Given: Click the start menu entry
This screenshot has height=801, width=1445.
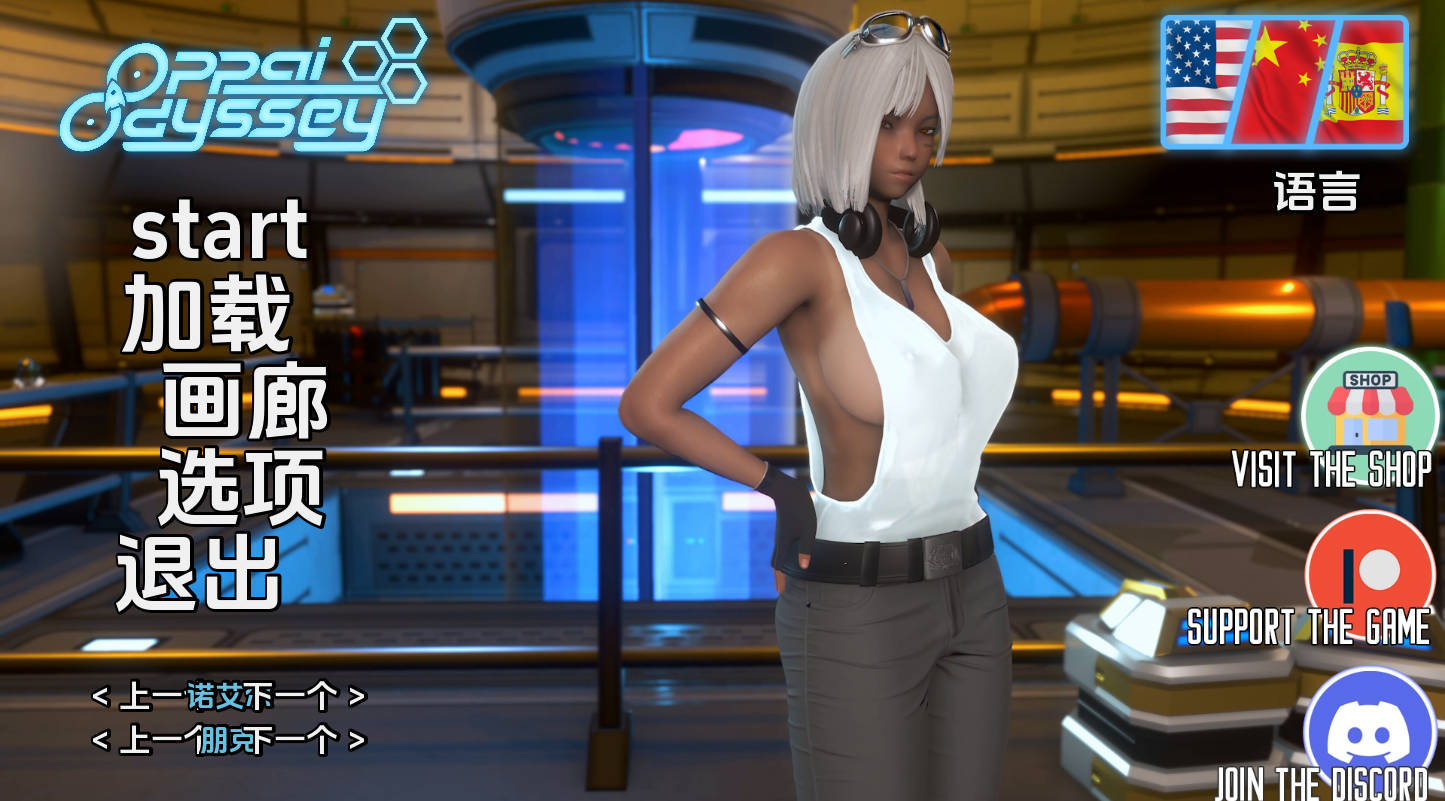Looking at the screenshot, I should [x=219, y=230].
